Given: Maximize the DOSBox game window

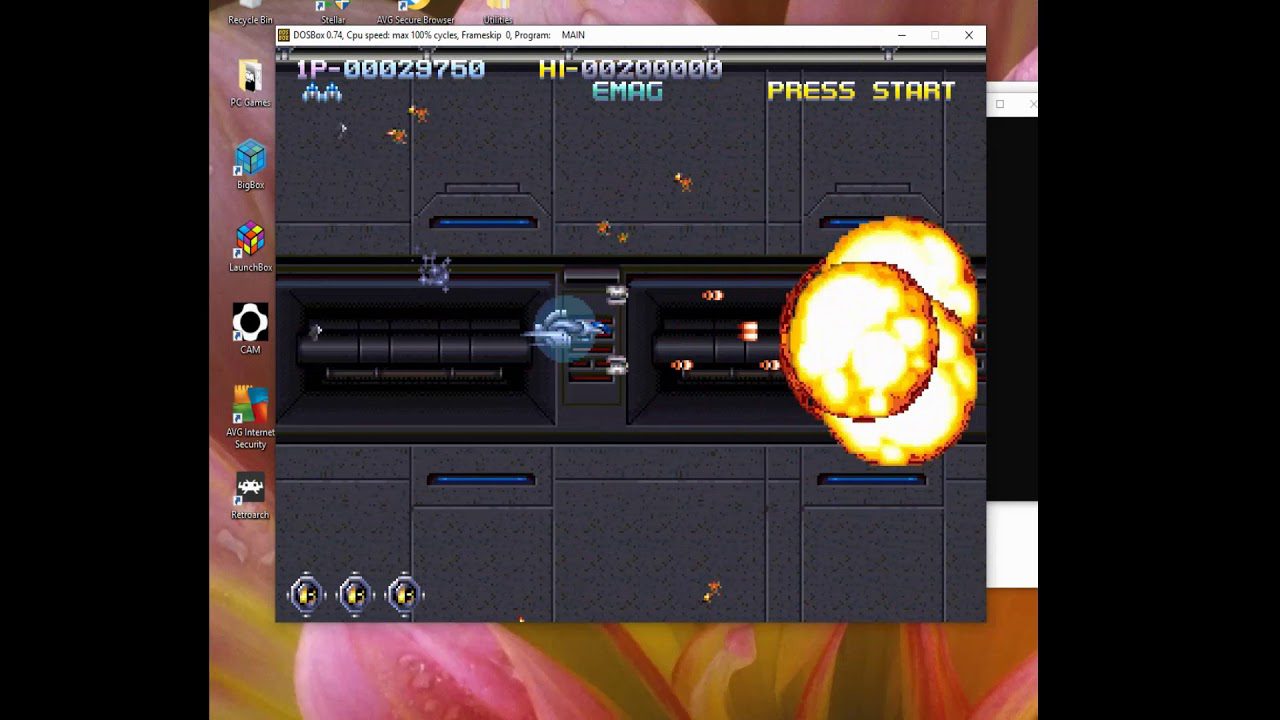Looking at the screenshot, I should (x=935, y=35).
